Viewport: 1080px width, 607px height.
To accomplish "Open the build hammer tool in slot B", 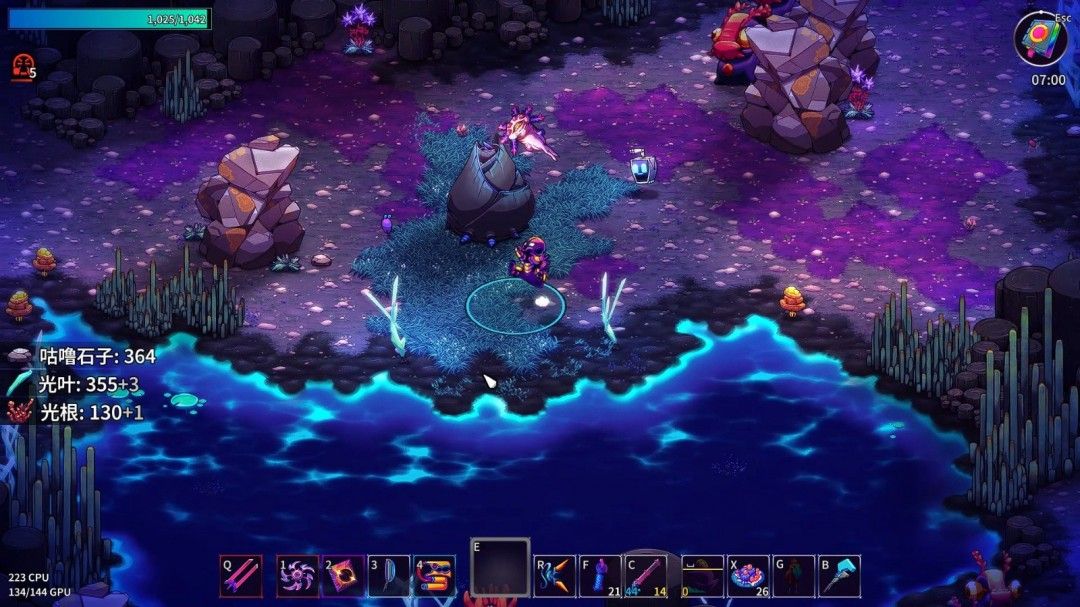I will click(840, 576).
